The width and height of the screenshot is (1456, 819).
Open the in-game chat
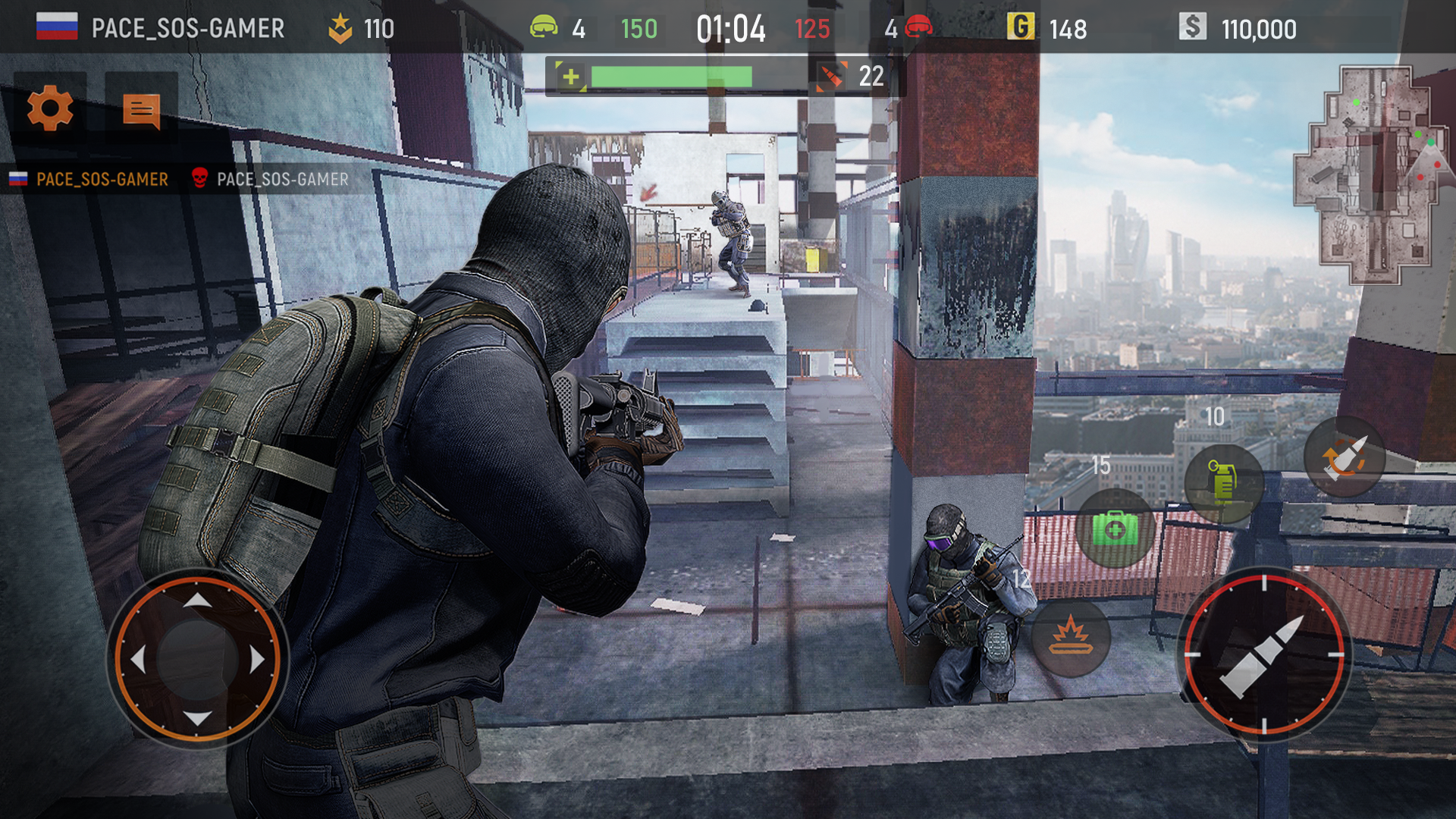[141, 108]
